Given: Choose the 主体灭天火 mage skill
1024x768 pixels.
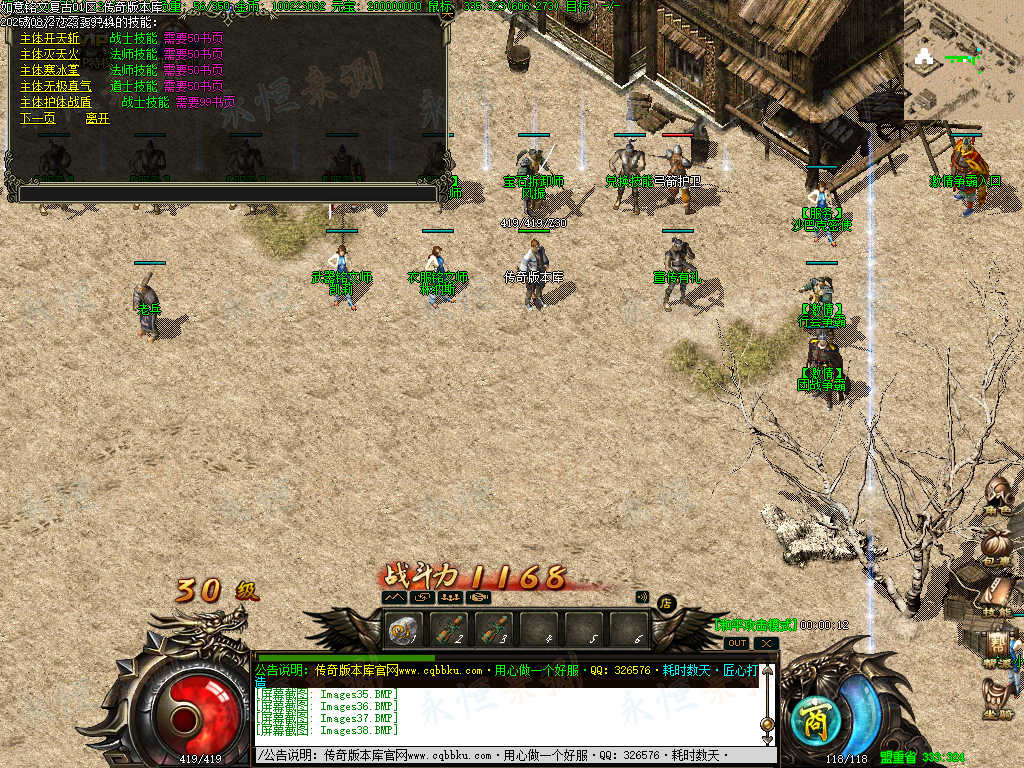Looking at the screenshot, I should 49,54.
